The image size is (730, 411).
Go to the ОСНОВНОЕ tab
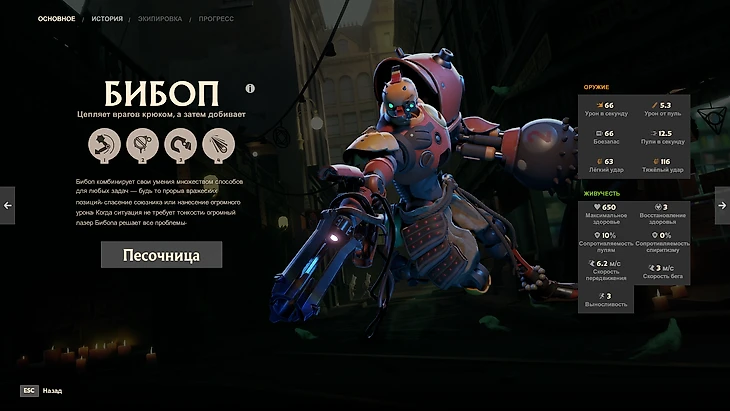coord(56,19)
